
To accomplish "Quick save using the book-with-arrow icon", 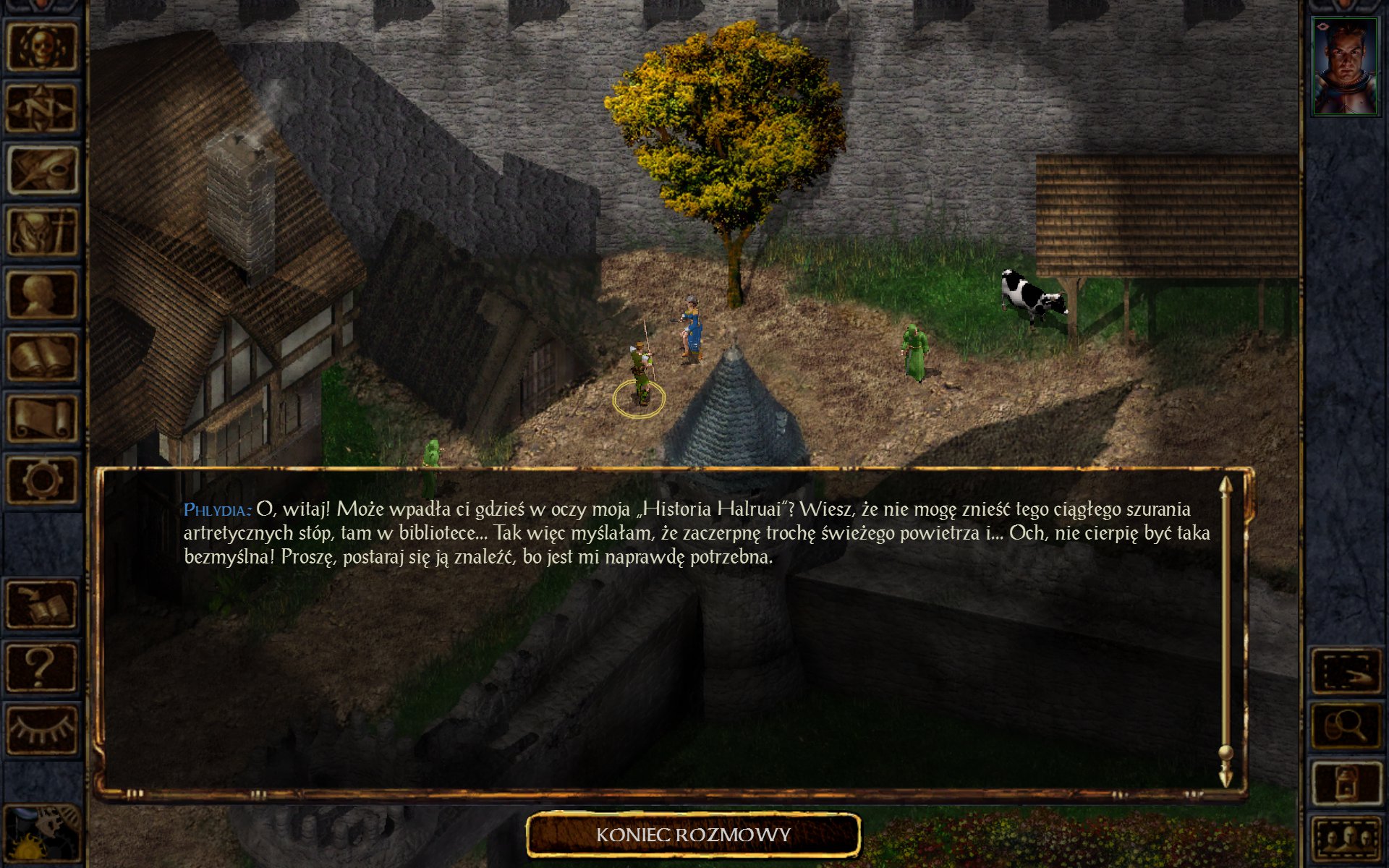I will tap(42, 605).
